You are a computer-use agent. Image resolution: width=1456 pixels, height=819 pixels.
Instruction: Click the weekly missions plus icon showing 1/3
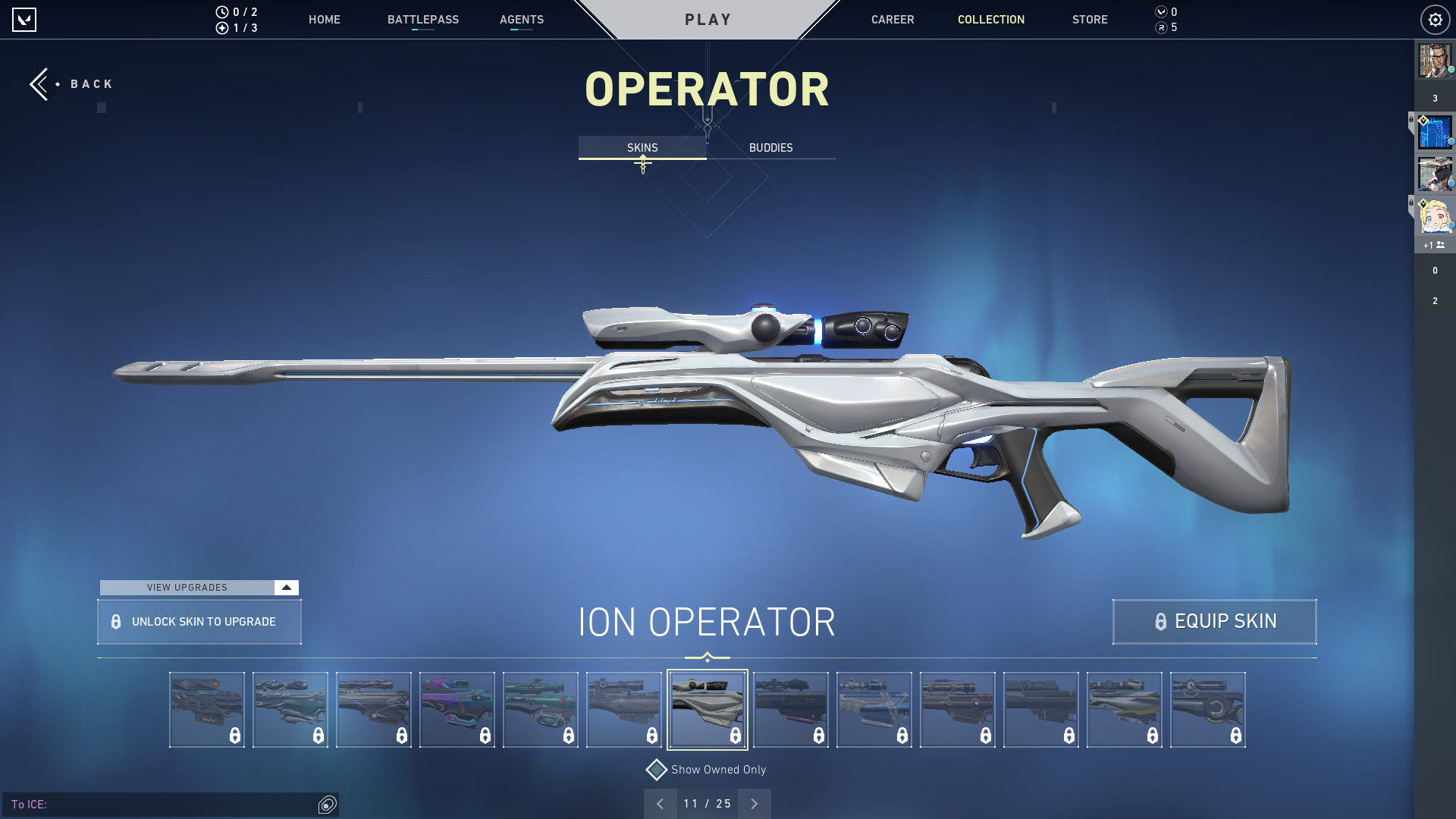[x=221, y=28]
